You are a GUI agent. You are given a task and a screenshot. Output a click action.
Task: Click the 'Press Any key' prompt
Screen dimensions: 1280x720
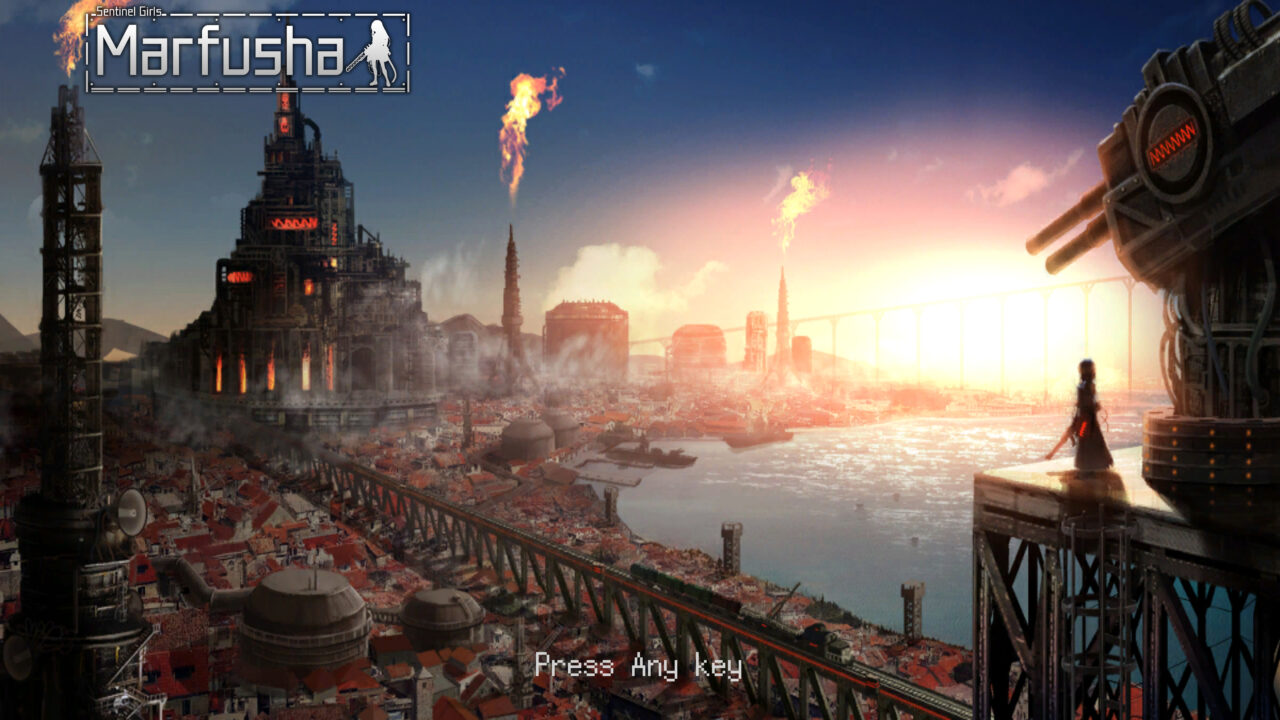point(638,665)
